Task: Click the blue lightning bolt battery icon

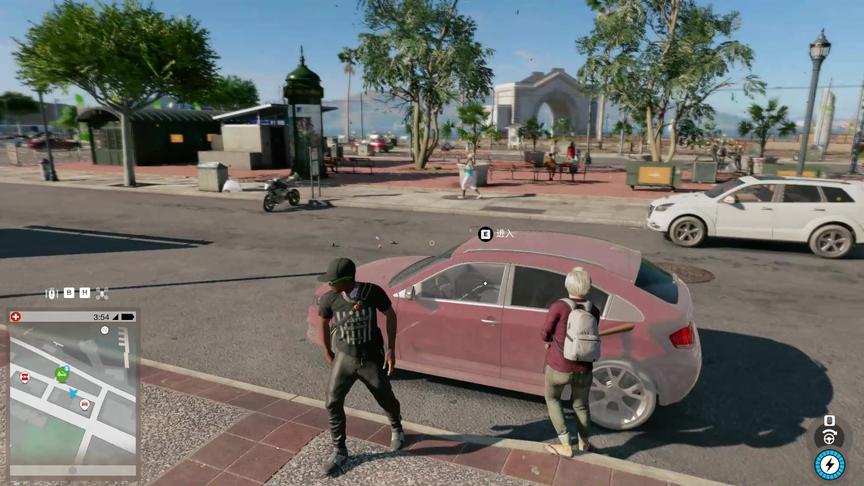Action: (x=829, y=464)
